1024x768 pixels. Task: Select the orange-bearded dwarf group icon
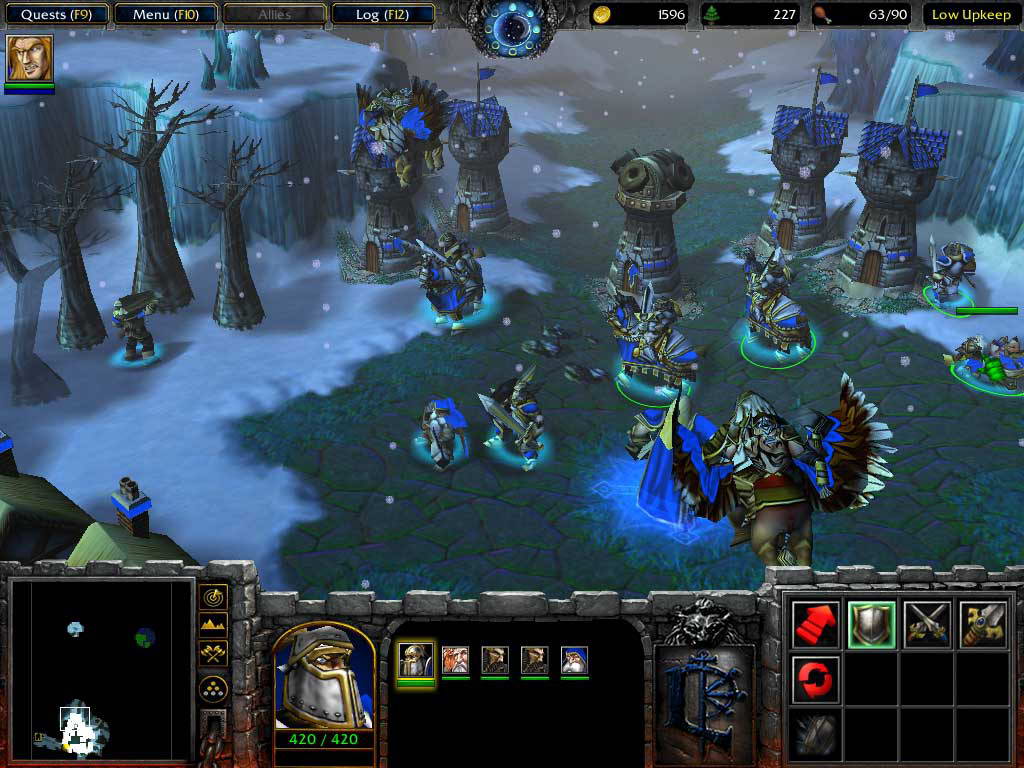pyautogui.click(x=455, y=660)
